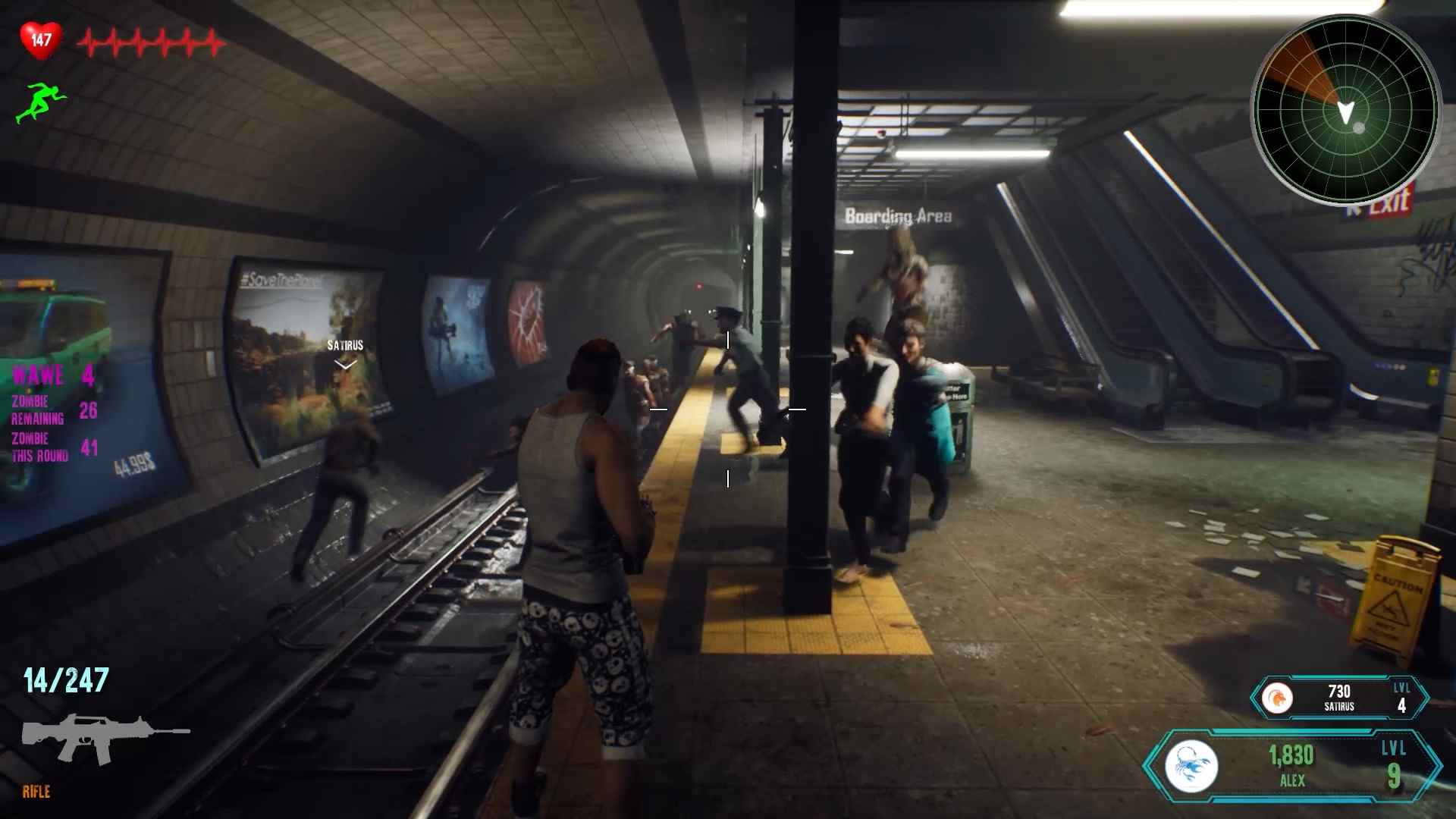Select the Boarding Area sign
The image size is (1456, 819).
click(x=898, y=215)
